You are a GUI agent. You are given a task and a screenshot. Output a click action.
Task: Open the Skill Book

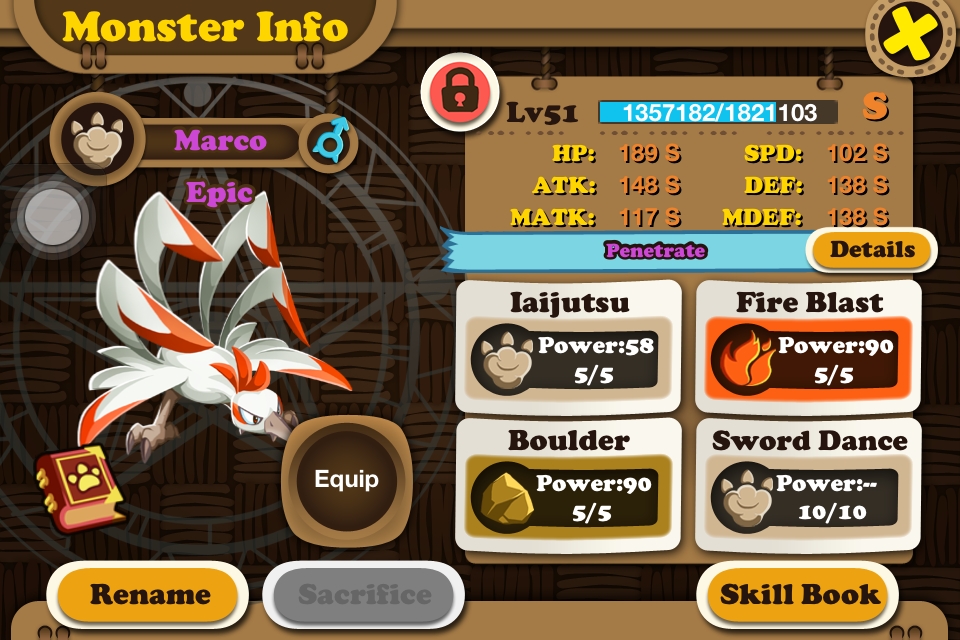[799, 594]
